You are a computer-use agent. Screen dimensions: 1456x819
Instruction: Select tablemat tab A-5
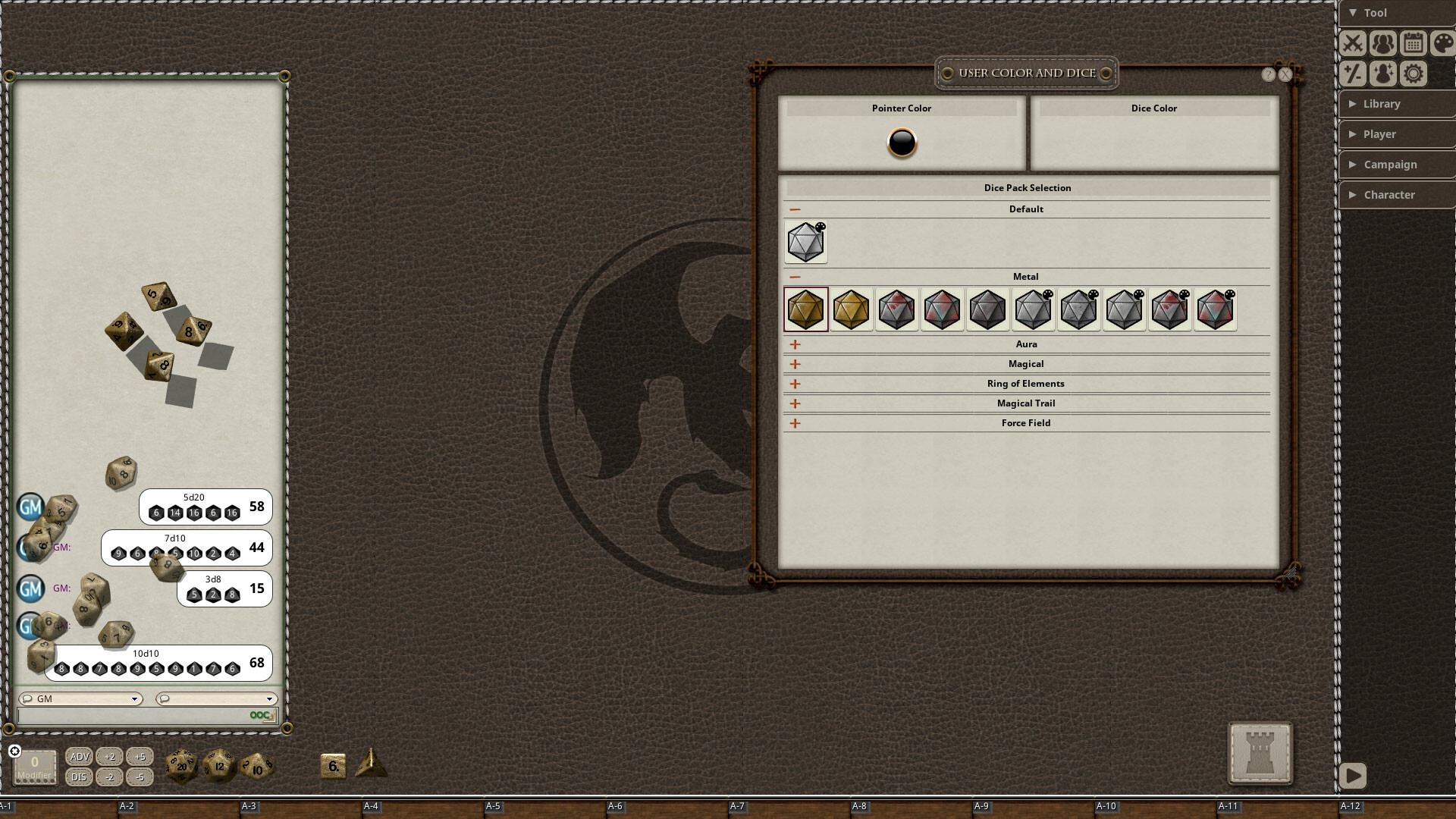[494, 806]
